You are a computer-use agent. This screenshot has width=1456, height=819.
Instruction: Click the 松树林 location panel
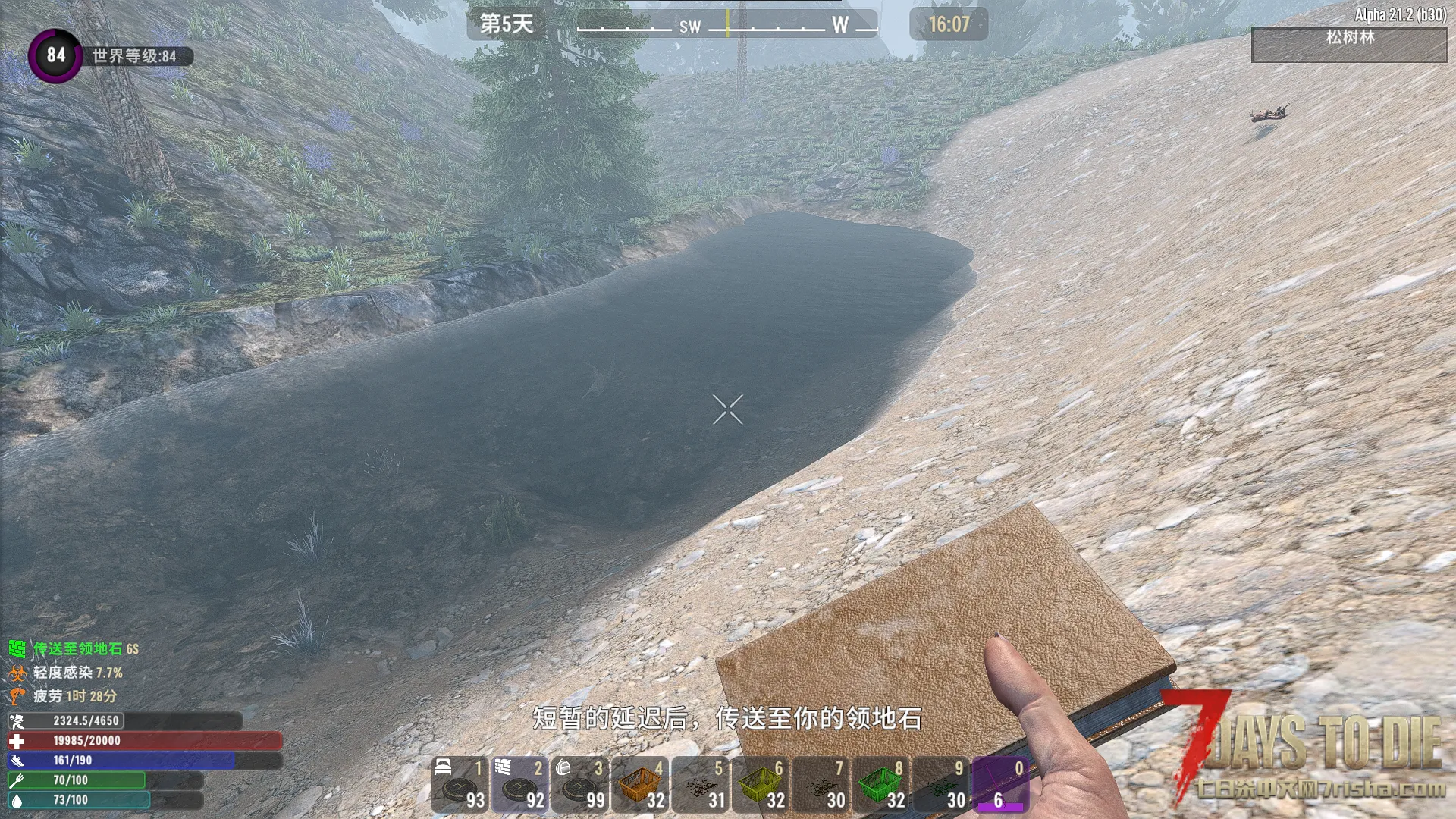1349,45
